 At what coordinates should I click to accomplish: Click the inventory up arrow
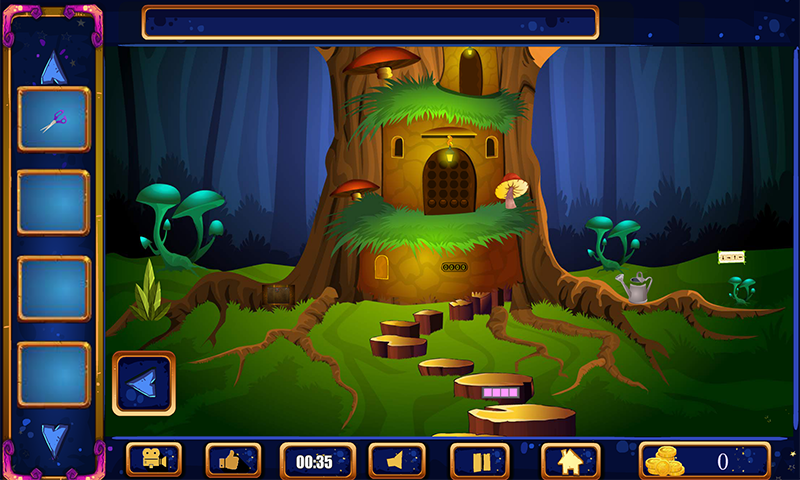coord(53,68)
